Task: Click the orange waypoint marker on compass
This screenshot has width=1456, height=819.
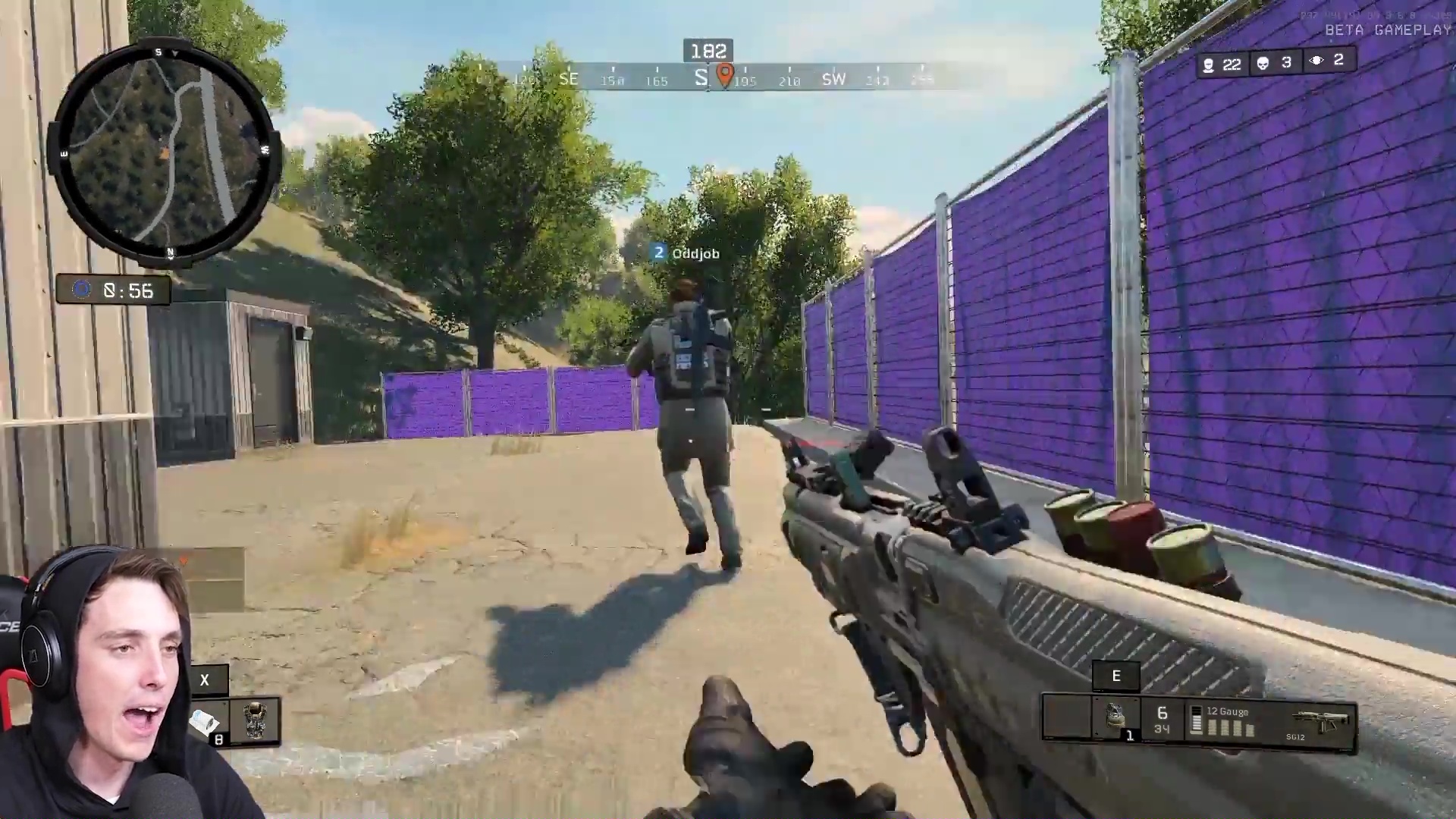Action: [x=725, y=74]
